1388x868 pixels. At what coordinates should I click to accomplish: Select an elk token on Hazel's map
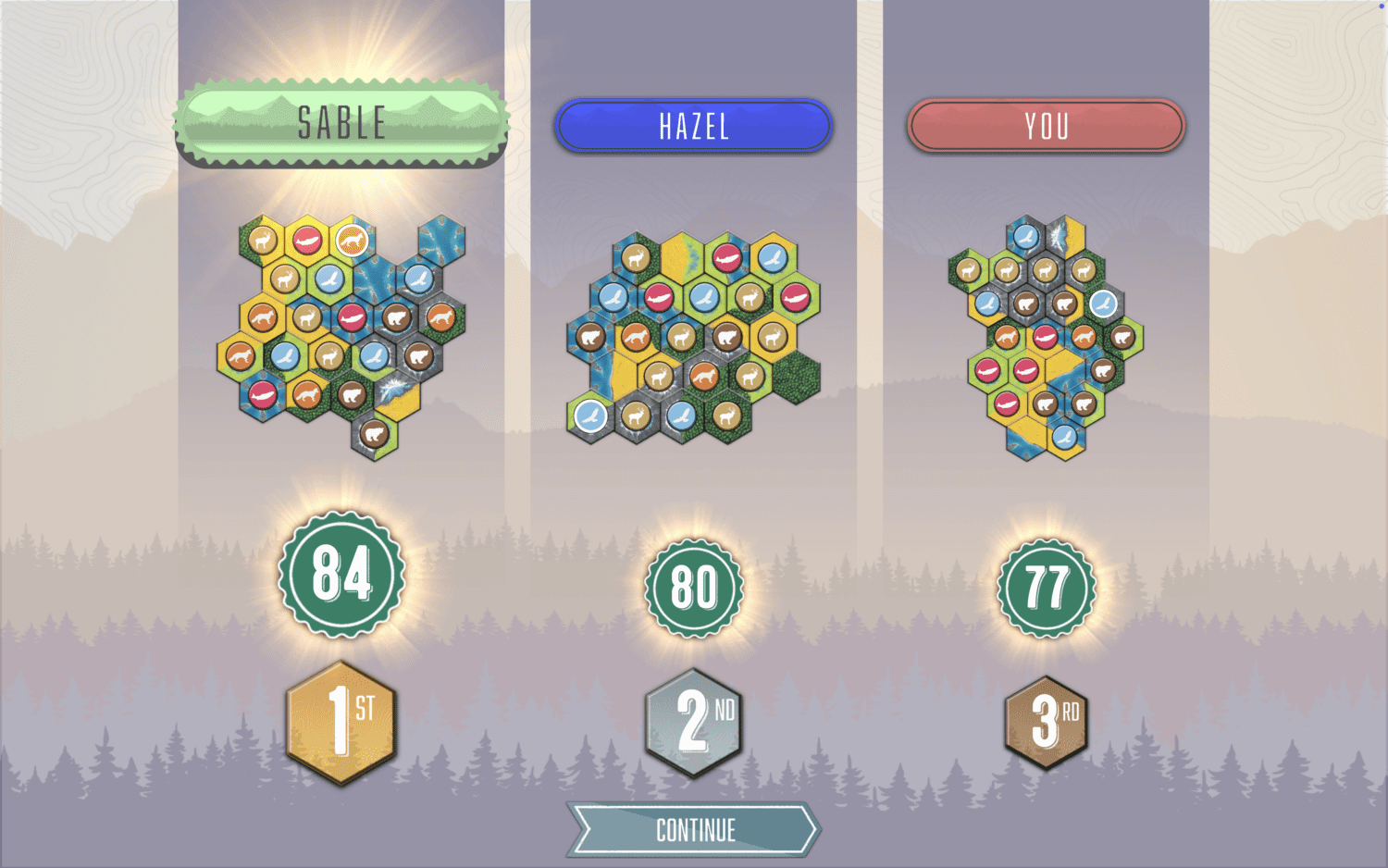pos(636,257)
